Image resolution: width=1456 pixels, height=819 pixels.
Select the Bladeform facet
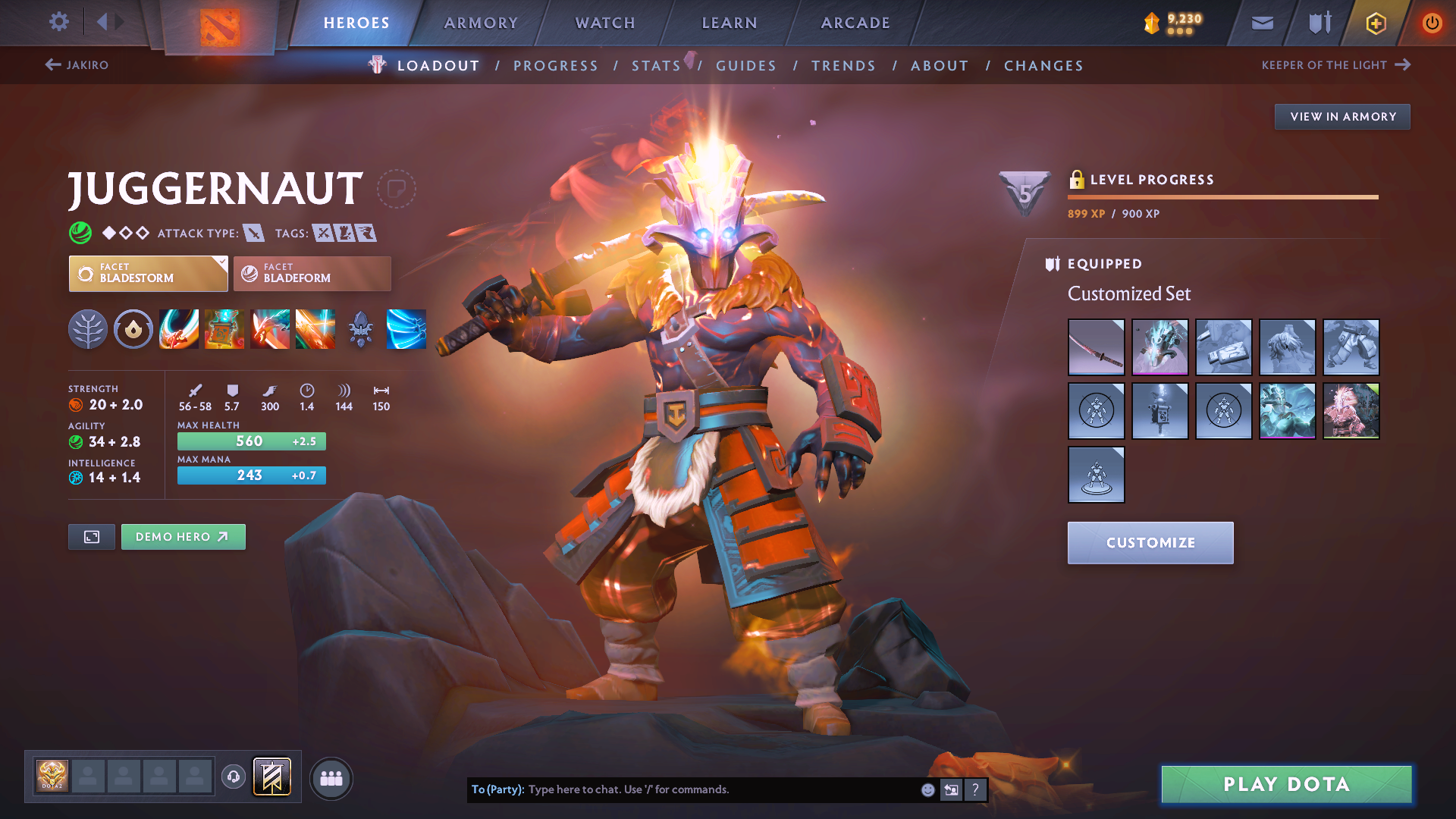311,273
